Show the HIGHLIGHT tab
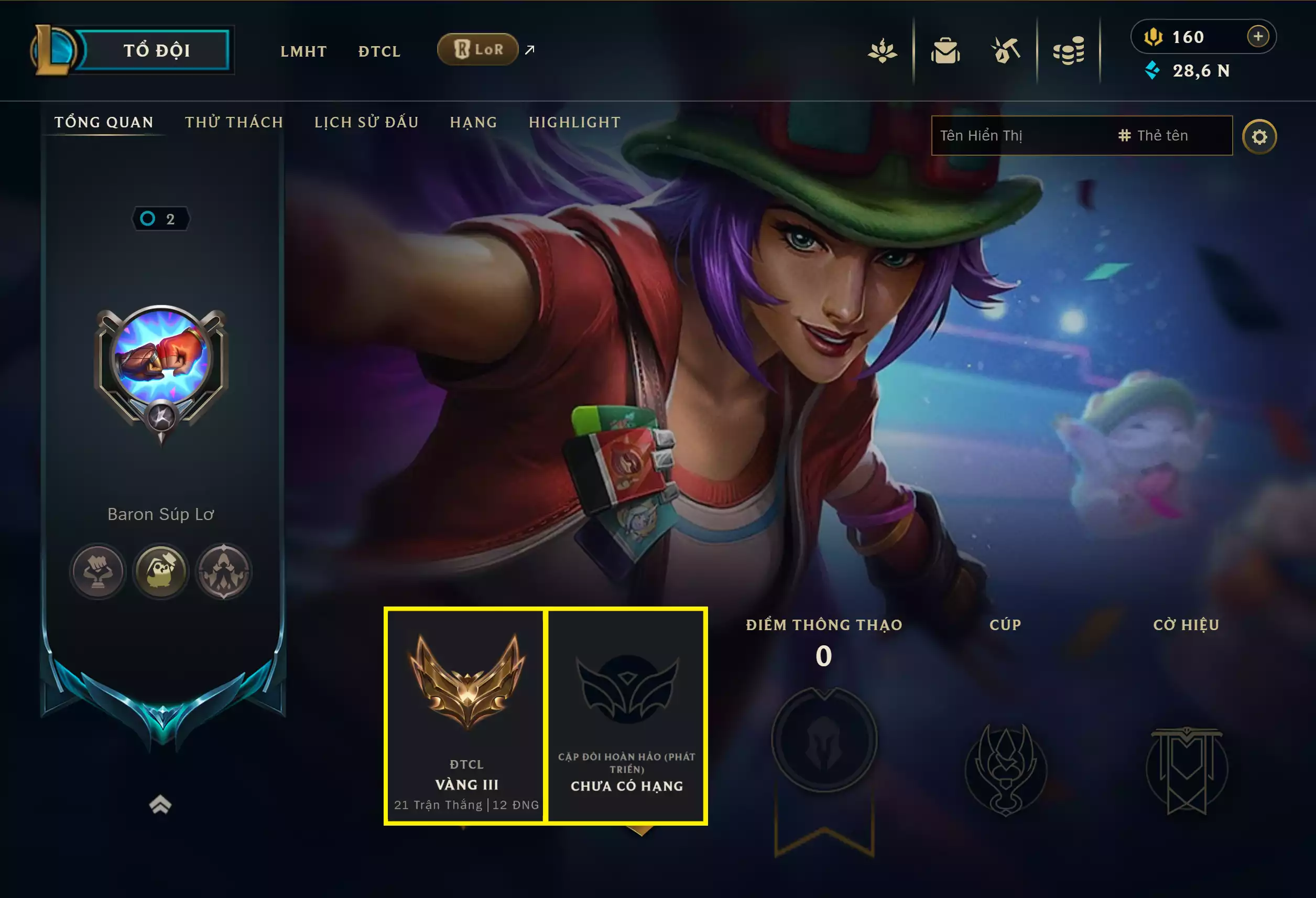Screen dimensions: 1316x898 pyautogui.click(x=575, y=122)
